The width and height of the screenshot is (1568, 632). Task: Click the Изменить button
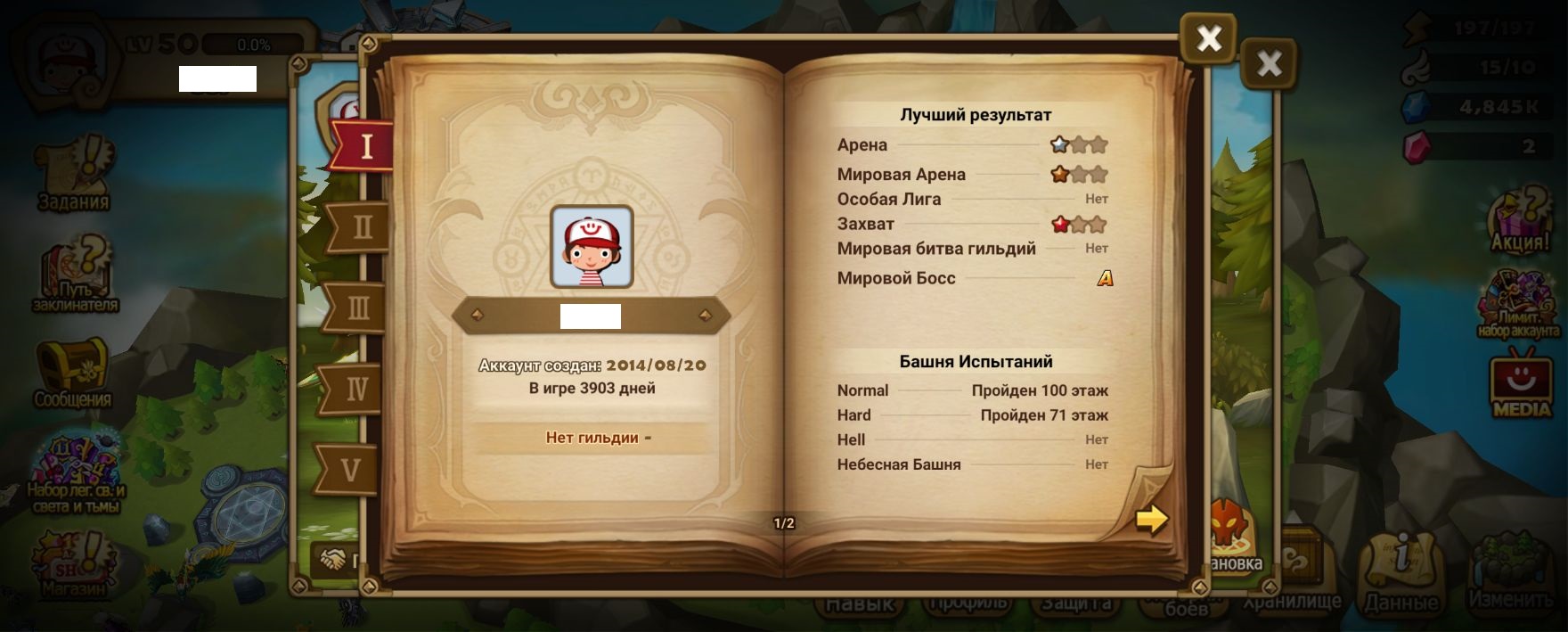click(x=1510, y=570)
